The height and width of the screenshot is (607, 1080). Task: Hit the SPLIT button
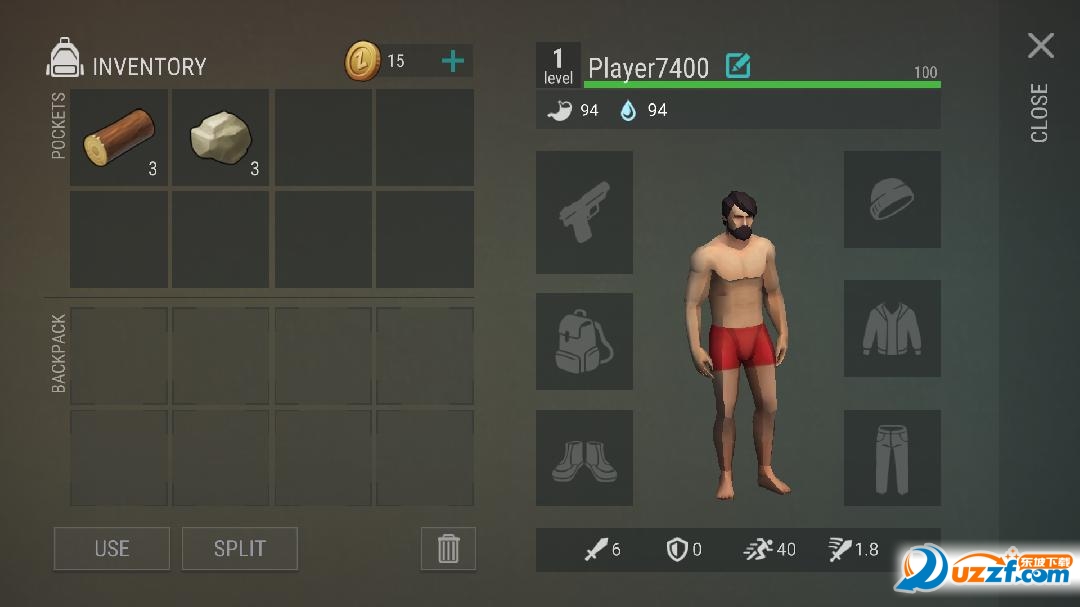click(x=240, y=548)
